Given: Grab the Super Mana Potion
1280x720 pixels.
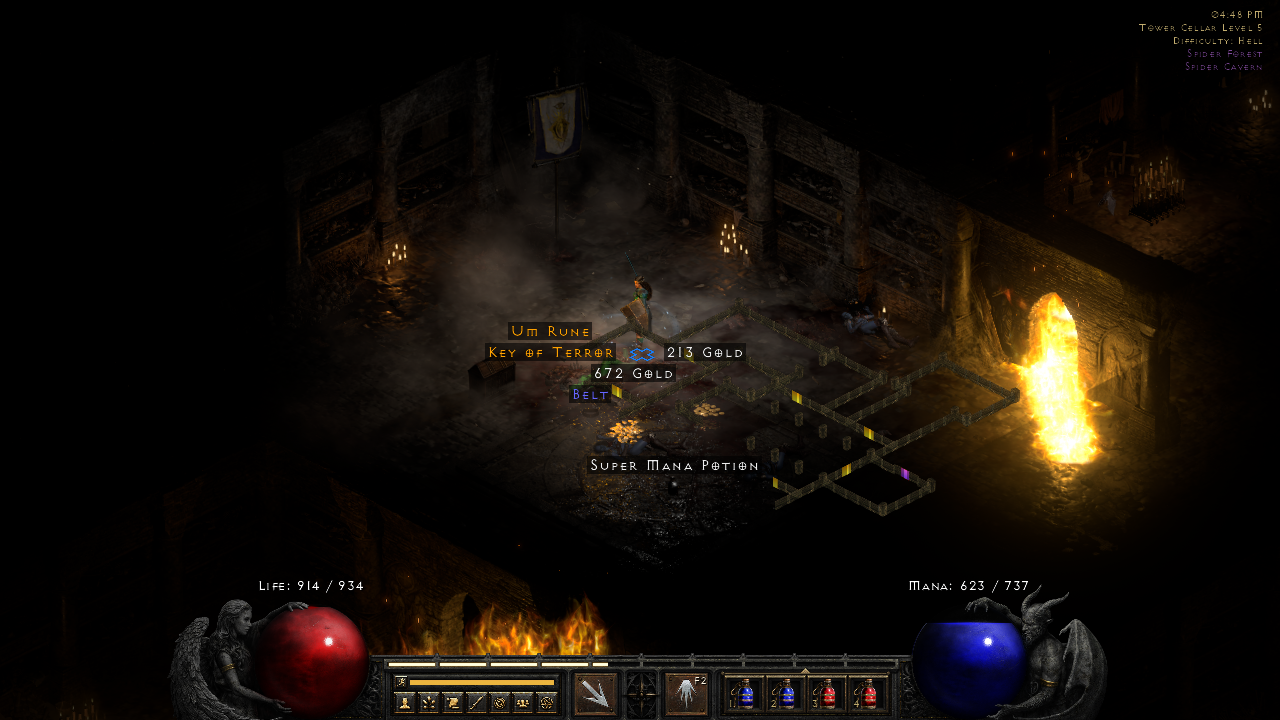Looking at the screenshot, I should click(x=677, y=465).
